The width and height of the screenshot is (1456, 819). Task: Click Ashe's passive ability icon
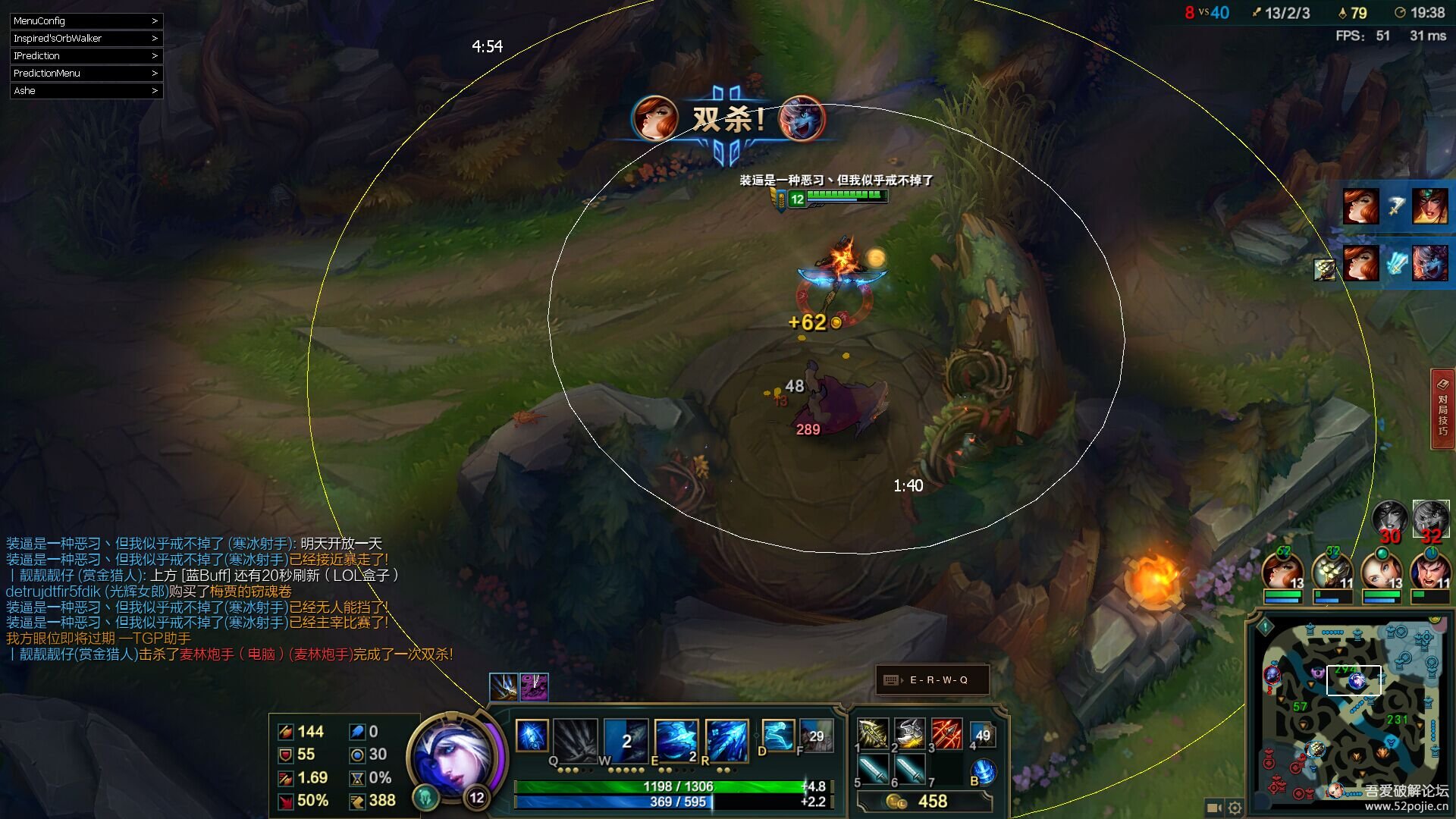[x=532, y=735]
